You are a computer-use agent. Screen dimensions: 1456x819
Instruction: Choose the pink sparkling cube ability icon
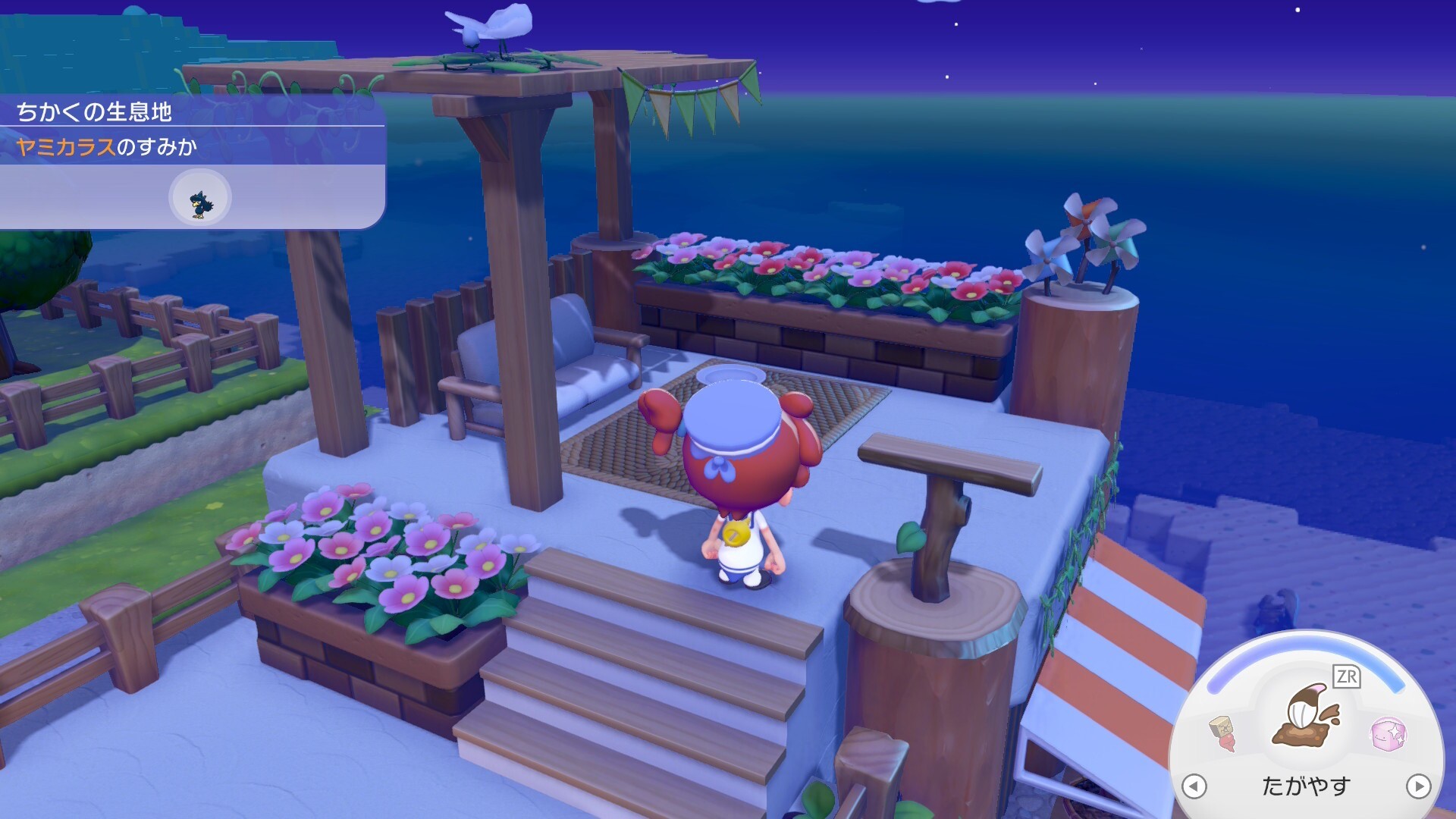pyautogui.click(x=1389, y=733)
